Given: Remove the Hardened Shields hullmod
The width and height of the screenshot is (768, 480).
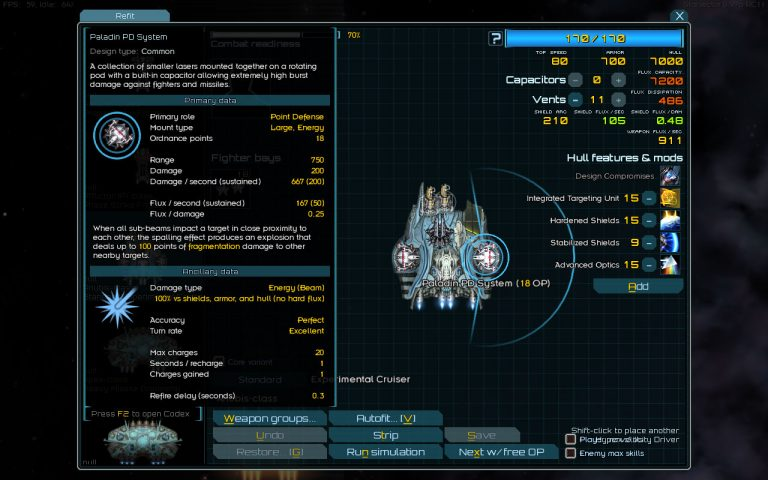Looking at the screenshot, I should (x=649, y=220).
